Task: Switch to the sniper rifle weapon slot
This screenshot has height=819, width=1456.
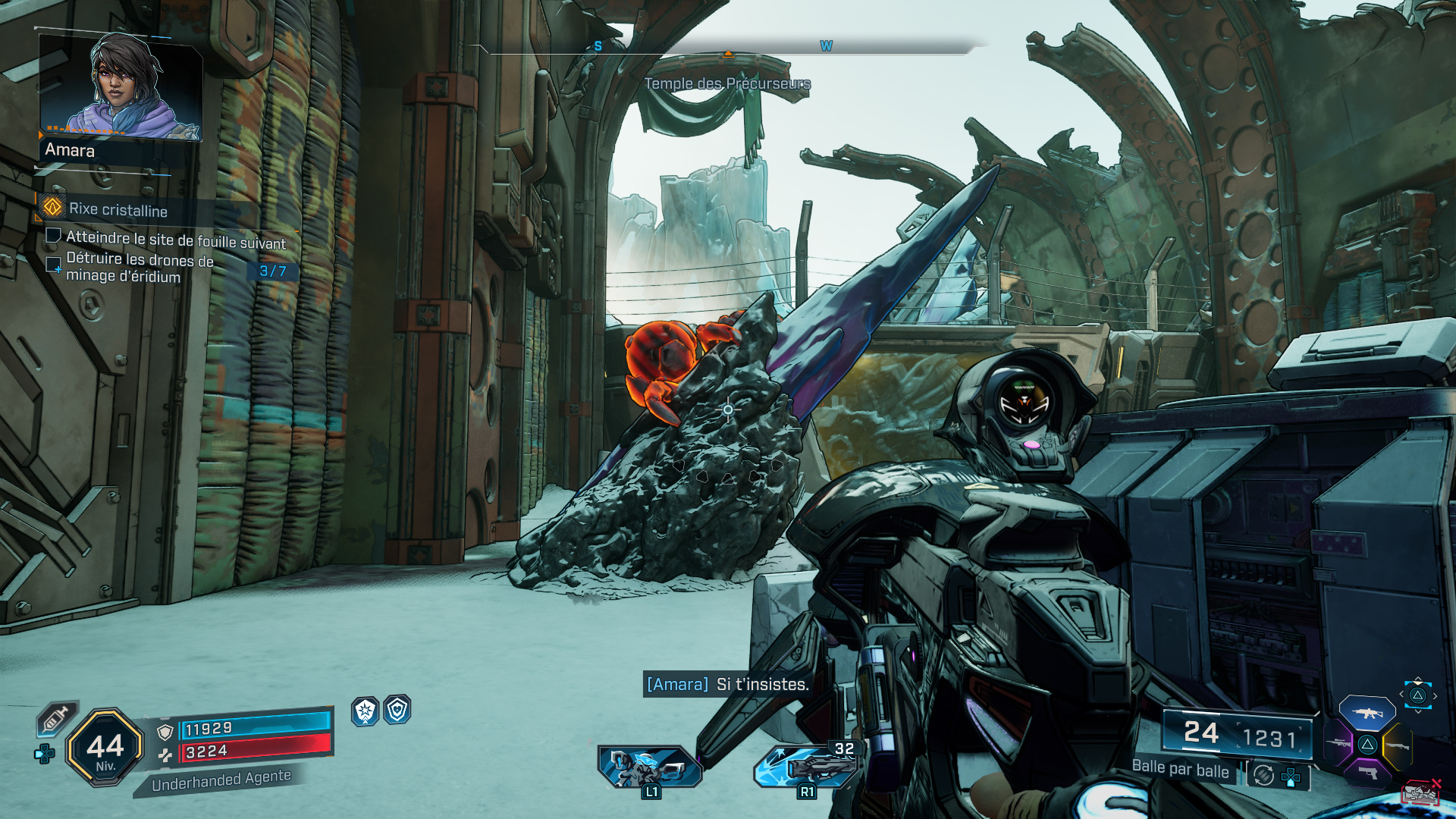Action: click(1338, 743)
